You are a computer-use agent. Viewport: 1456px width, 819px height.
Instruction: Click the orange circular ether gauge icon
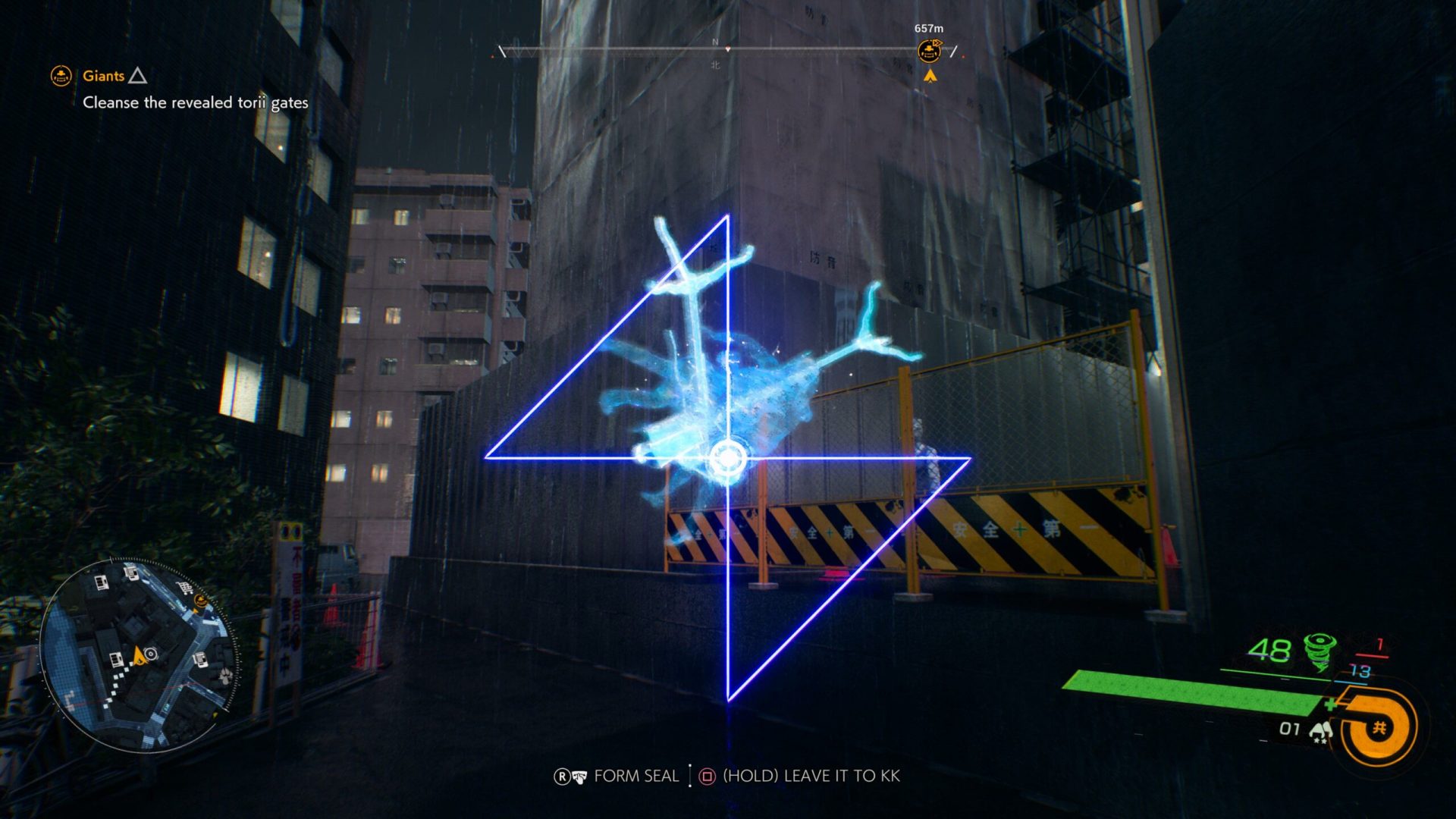click(x=1379, y=728)
